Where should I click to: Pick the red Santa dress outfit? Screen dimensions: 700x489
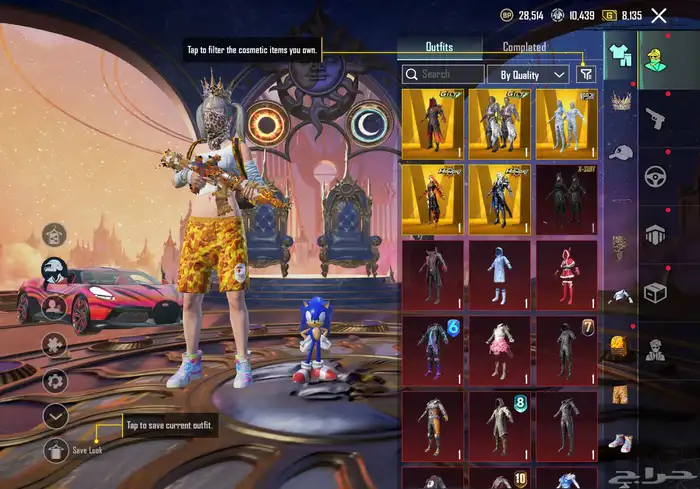point(567,273)
